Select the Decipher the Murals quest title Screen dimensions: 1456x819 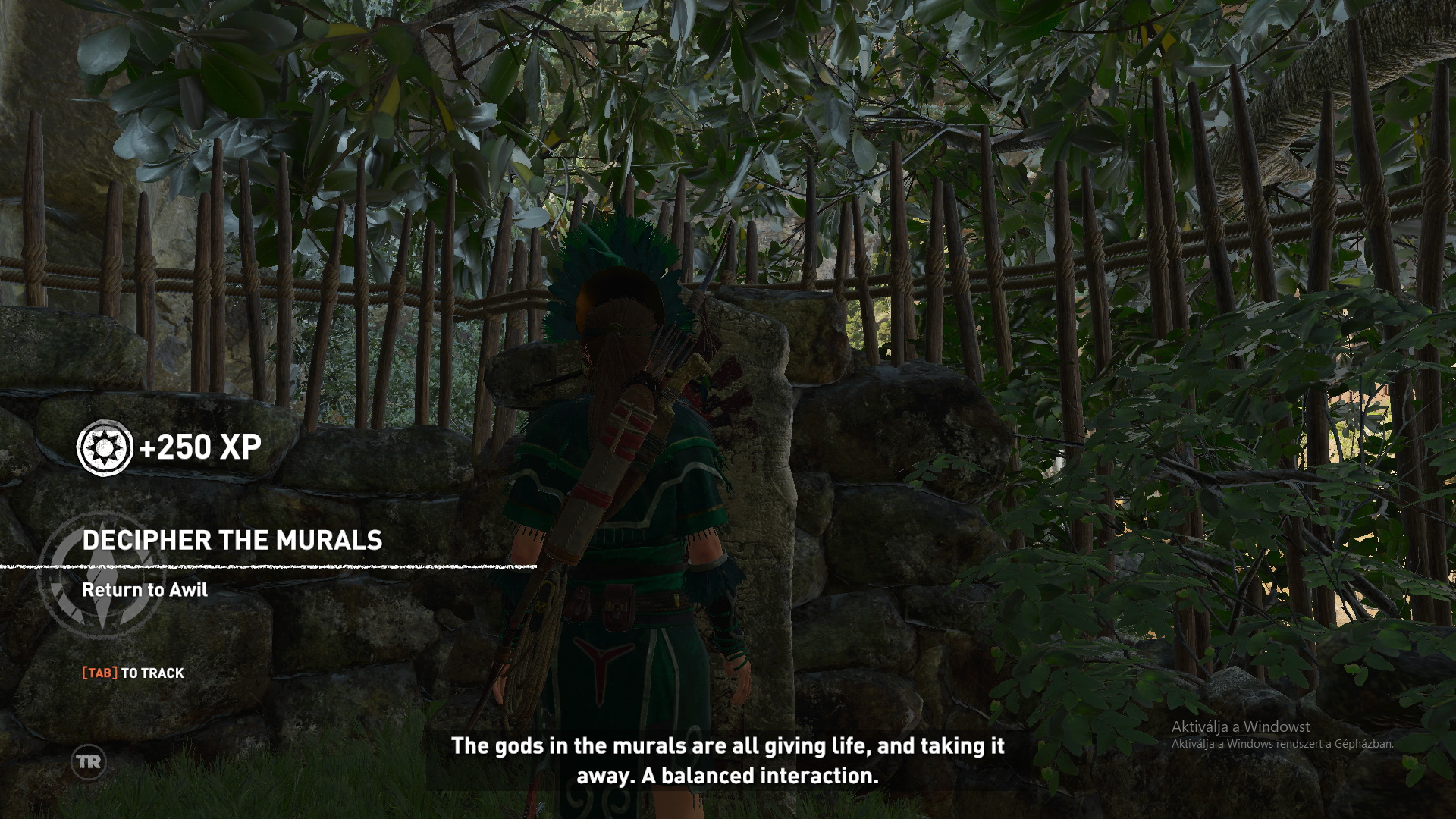232,540
